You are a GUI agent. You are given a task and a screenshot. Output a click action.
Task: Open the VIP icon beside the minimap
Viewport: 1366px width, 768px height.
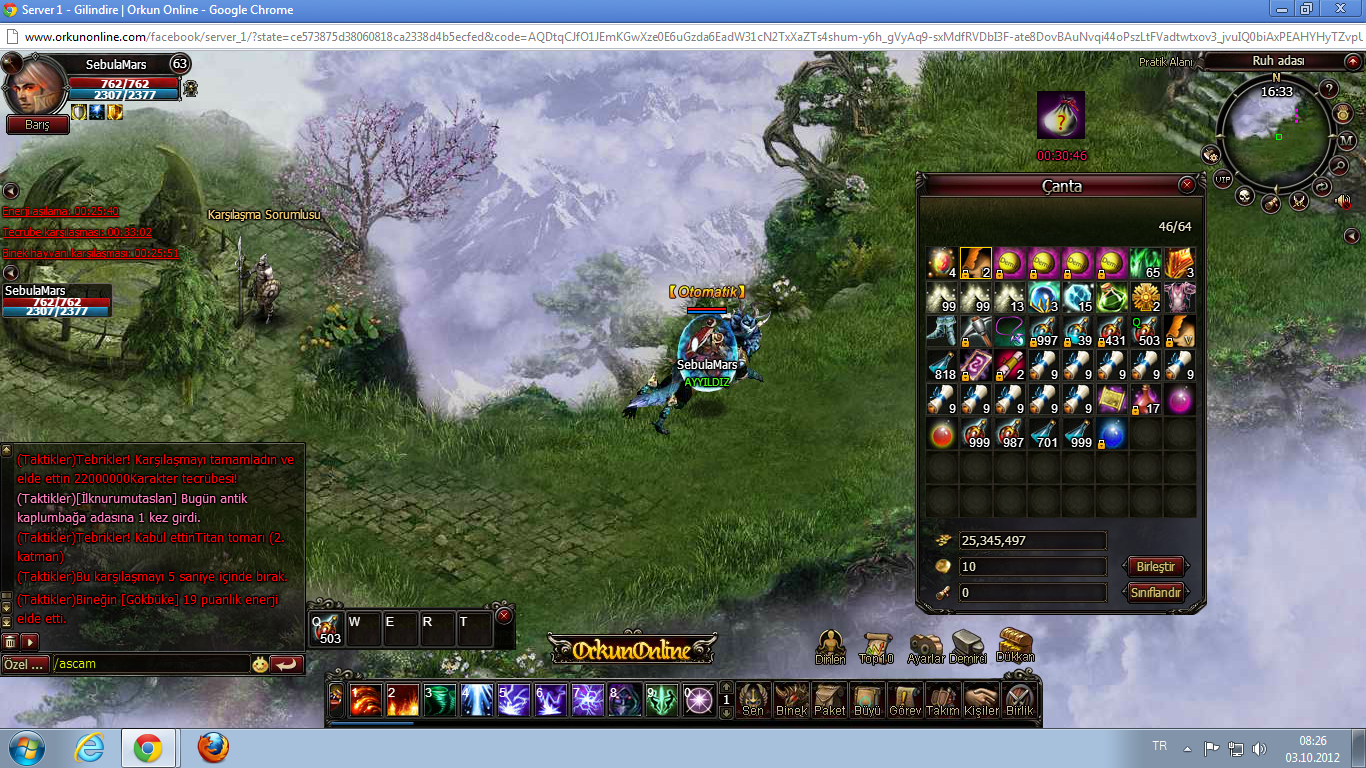(x=1222, y=179)
